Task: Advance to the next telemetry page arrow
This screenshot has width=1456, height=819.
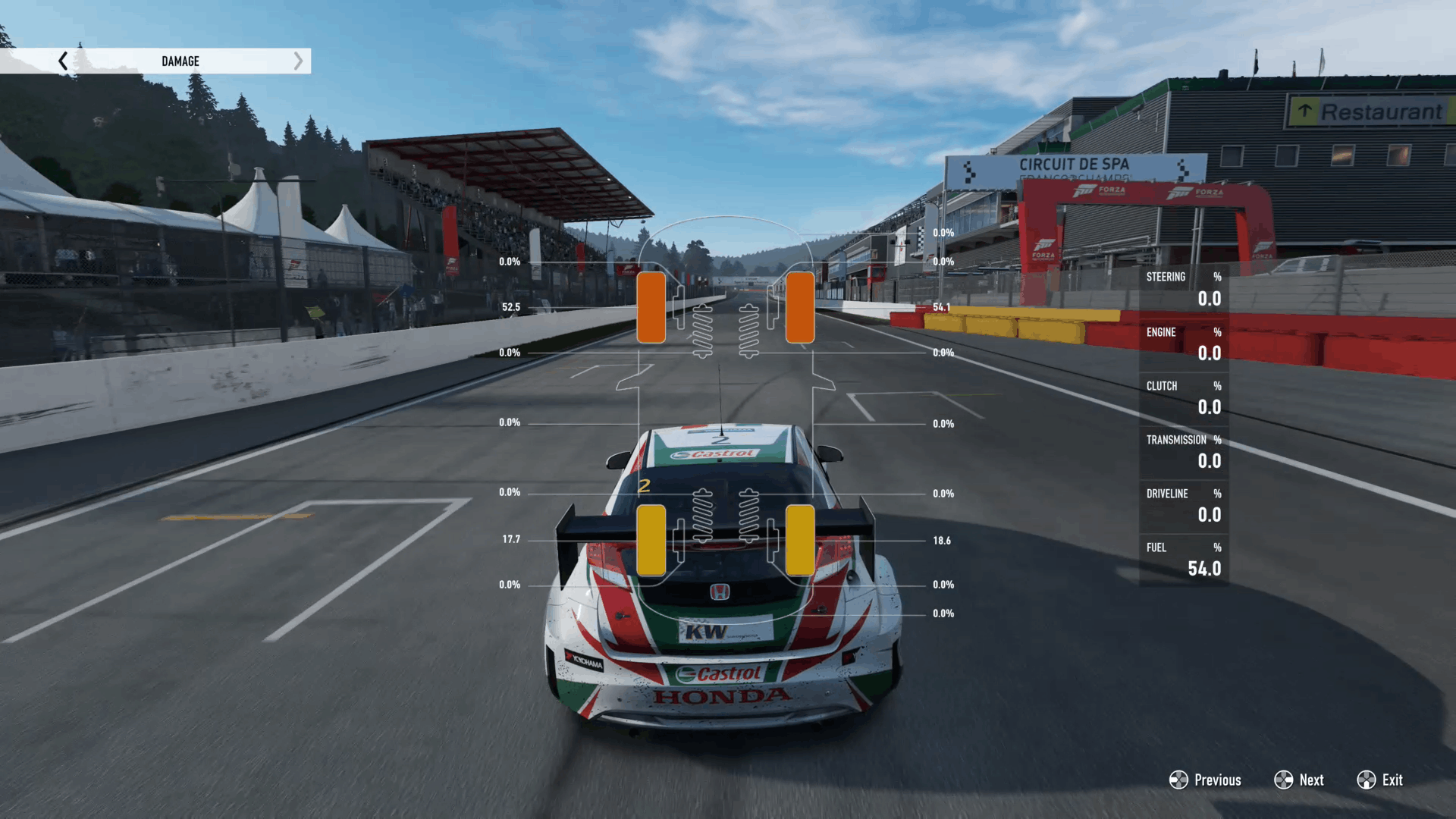Action: pos(298,61)
